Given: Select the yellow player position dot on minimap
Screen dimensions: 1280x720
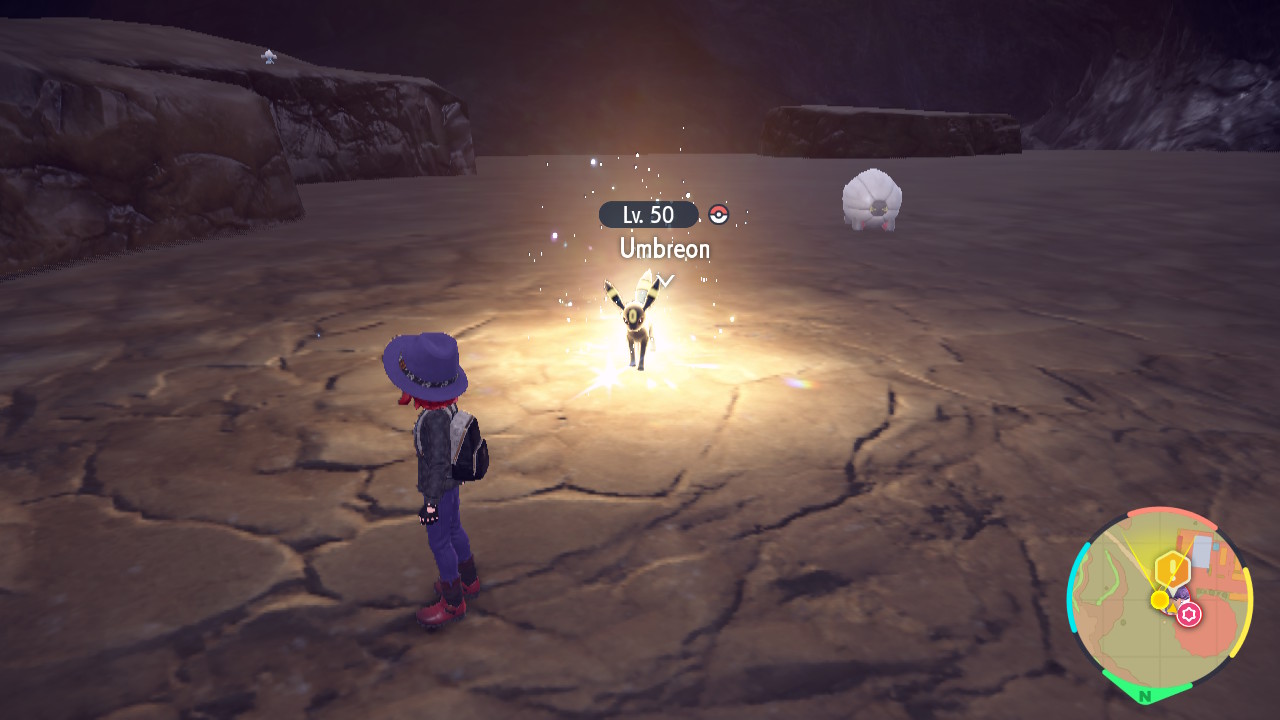Looking at the screenshot, I should pyautogui.click(x=1160, y=599).
